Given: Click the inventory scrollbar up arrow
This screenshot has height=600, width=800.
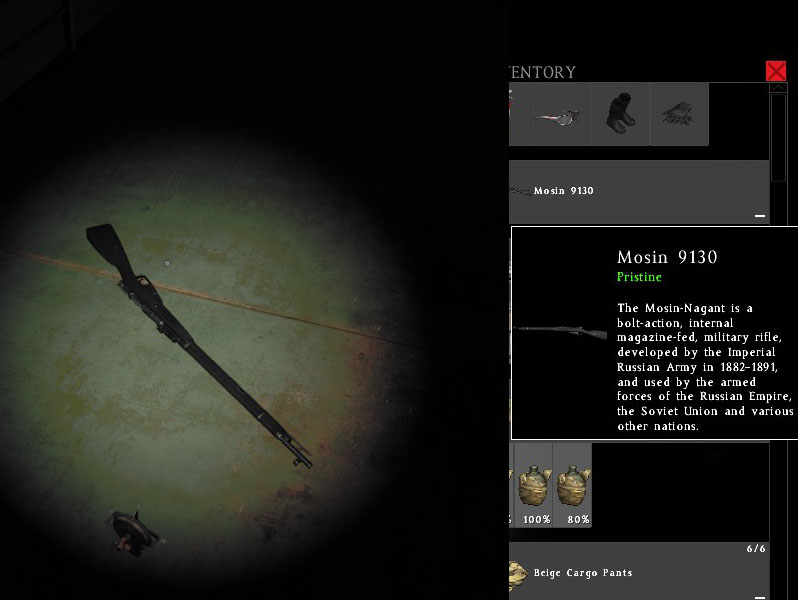Looking at the screenshot, I should coord(779,89).
